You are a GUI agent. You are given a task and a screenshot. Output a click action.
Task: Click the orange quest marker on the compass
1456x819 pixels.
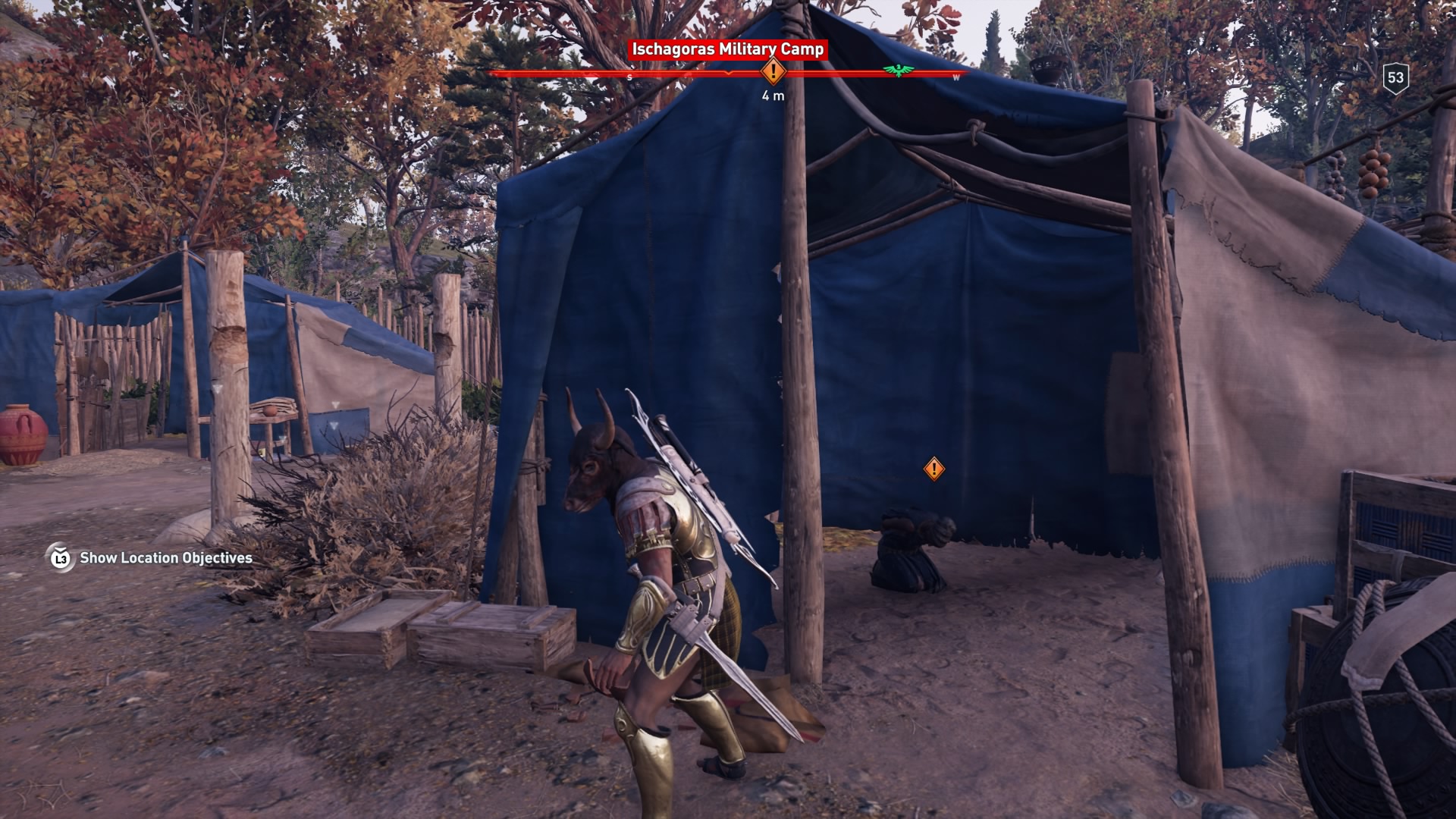[773, 72]
